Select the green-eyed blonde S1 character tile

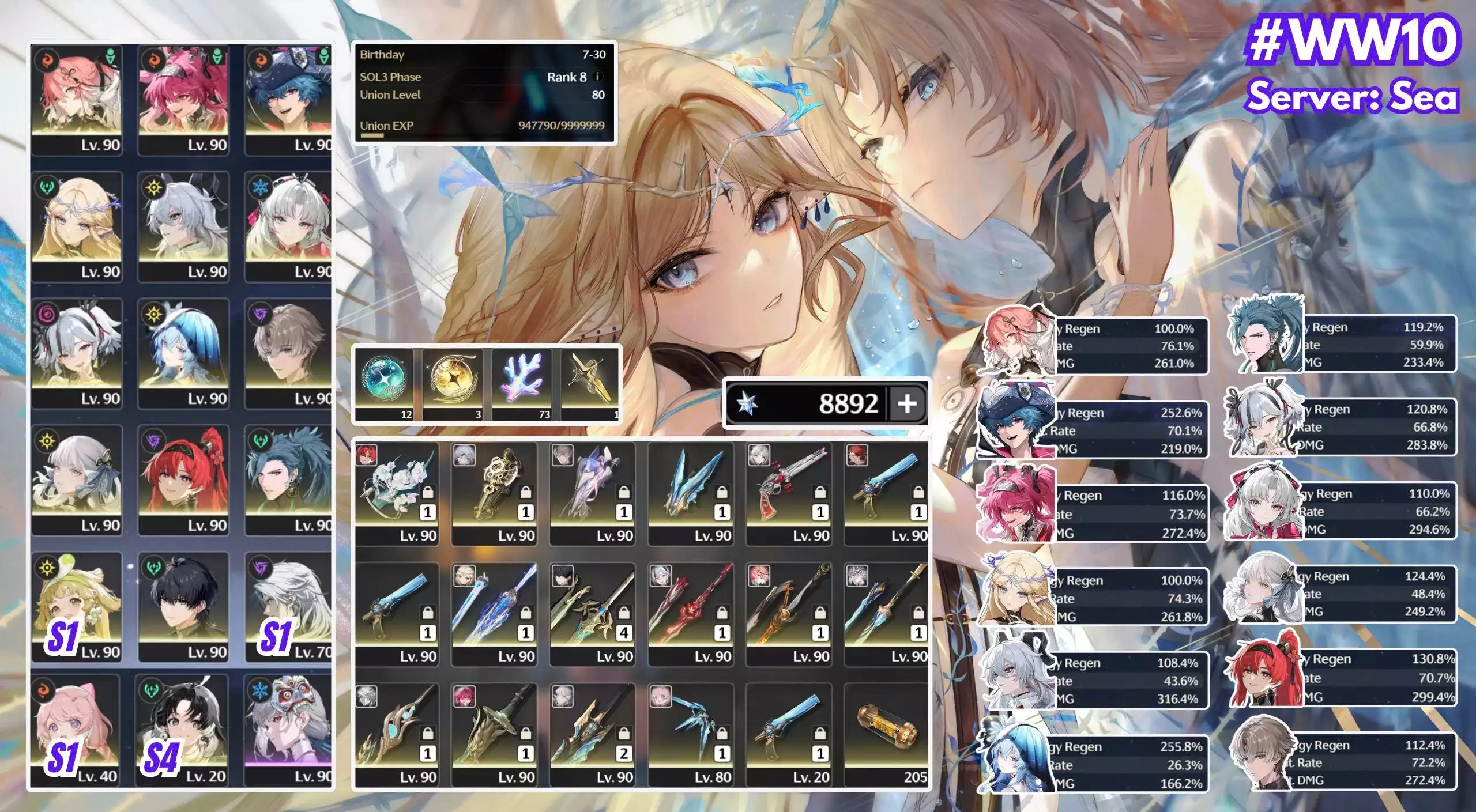pyautogui.click(x=77, y=606)
